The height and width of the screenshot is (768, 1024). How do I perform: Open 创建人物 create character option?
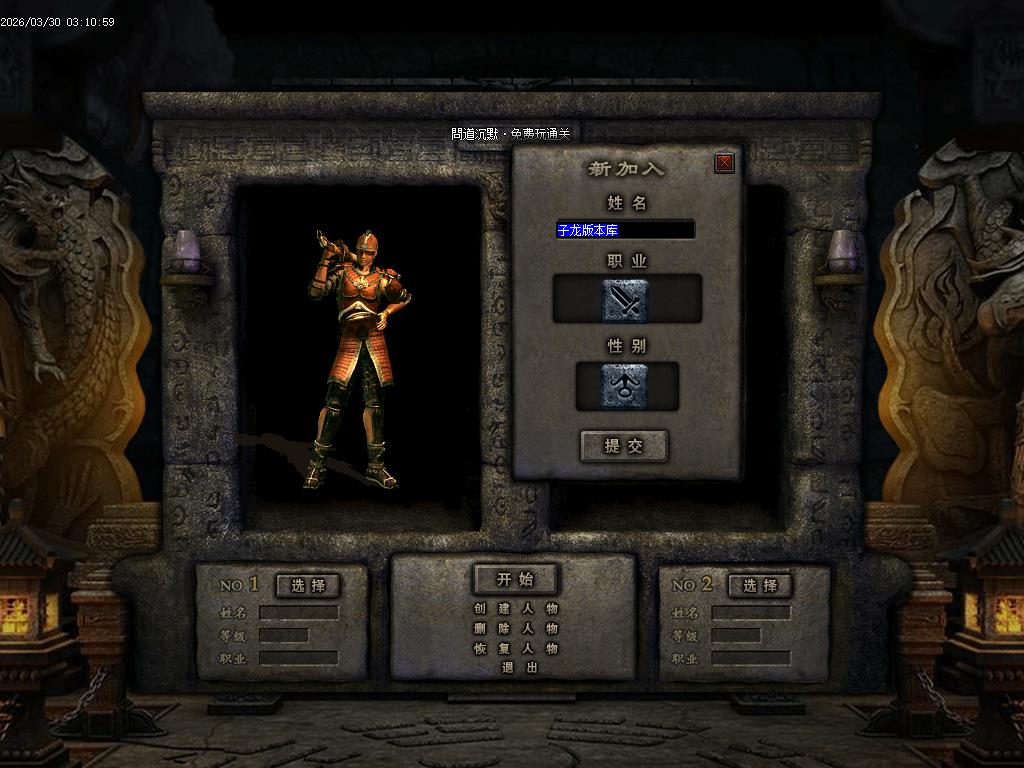[x=515, y=608]
